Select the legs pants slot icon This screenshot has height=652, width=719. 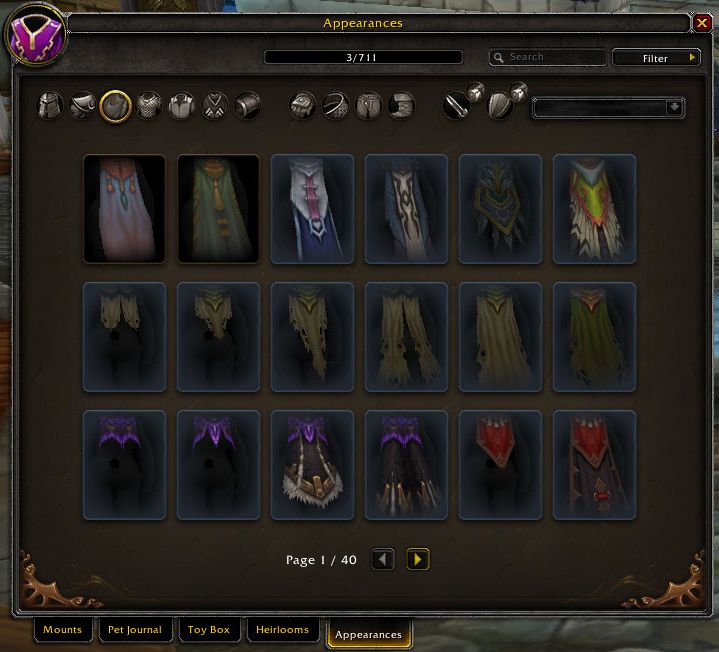[x=368, y=105]
